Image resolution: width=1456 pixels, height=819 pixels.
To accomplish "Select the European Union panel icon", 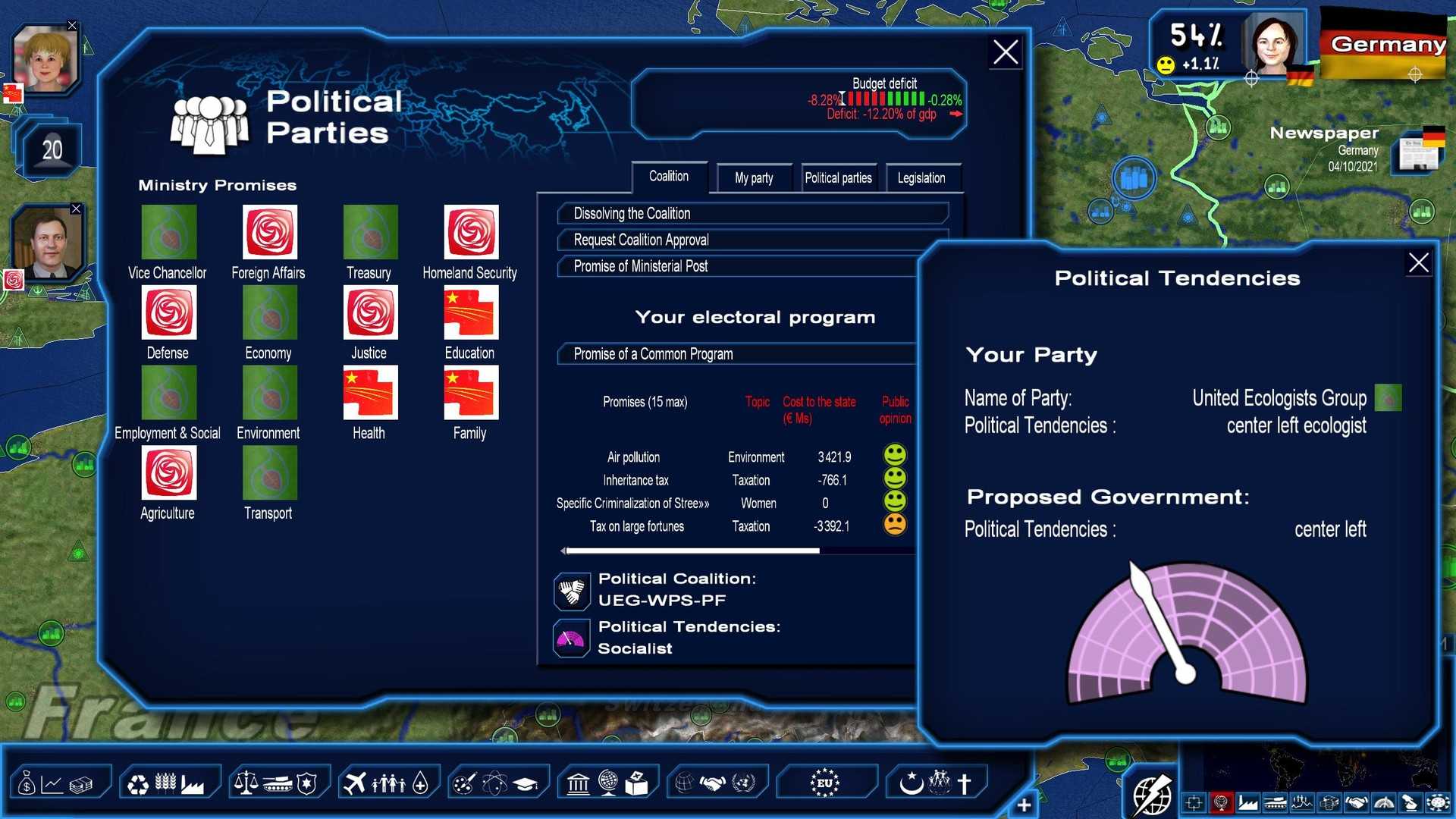I will [x=827, y=781].
